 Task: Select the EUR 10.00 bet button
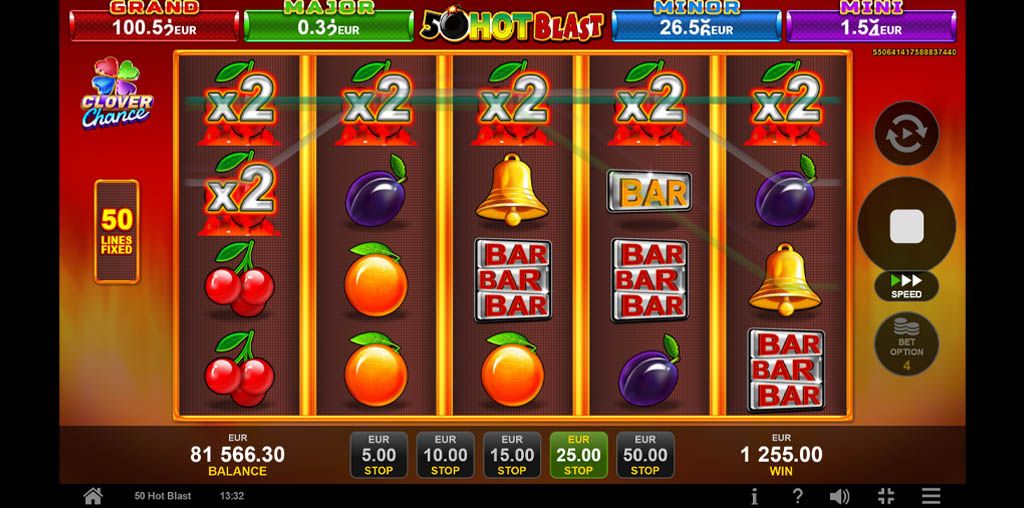[x=445, y=455]
